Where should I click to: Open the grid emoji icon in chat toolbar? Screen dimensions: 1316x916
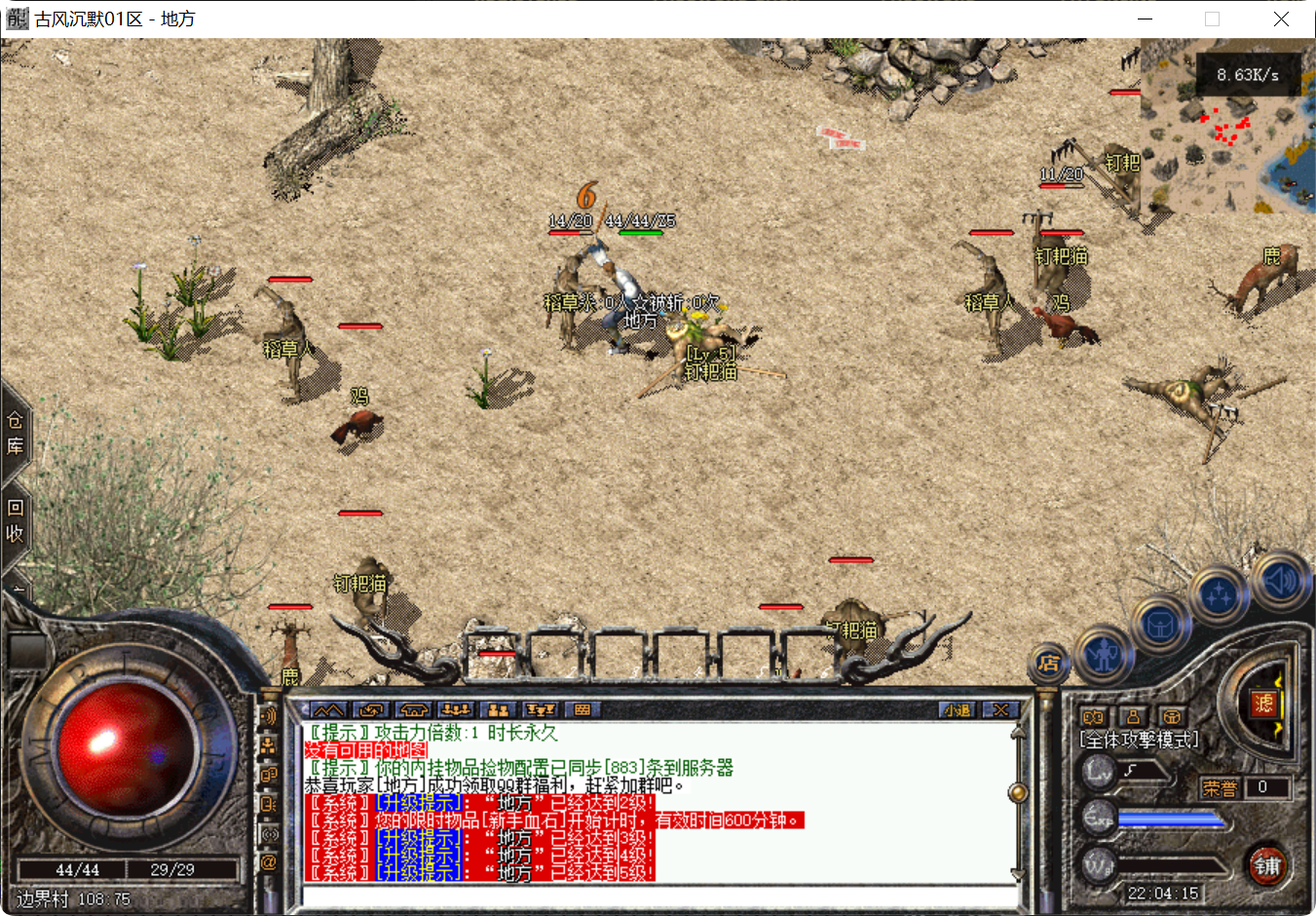click(x=582, y=710)
